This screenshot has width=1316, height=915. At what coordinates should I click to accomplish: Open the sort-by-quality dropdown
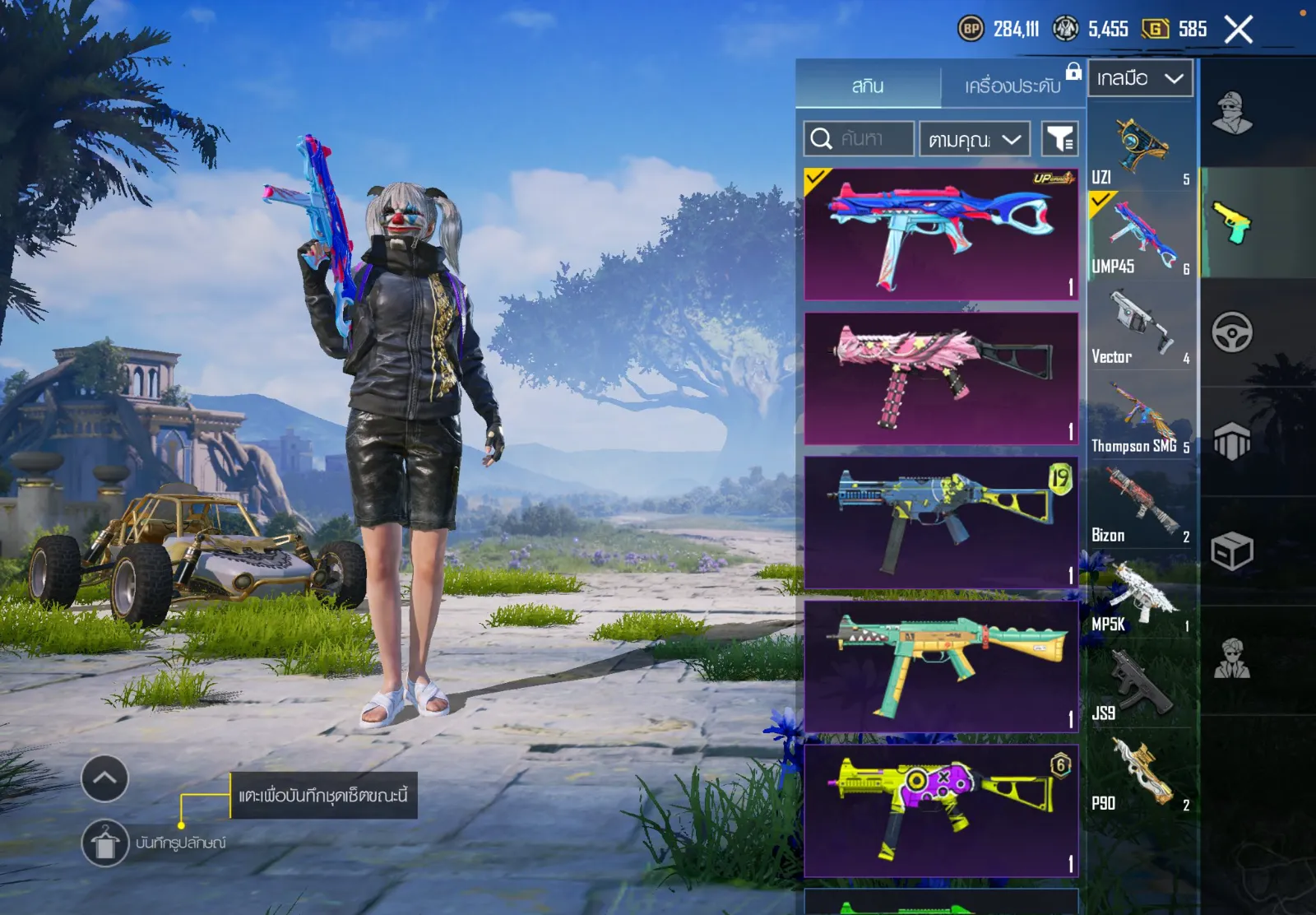tap(975, 139)
